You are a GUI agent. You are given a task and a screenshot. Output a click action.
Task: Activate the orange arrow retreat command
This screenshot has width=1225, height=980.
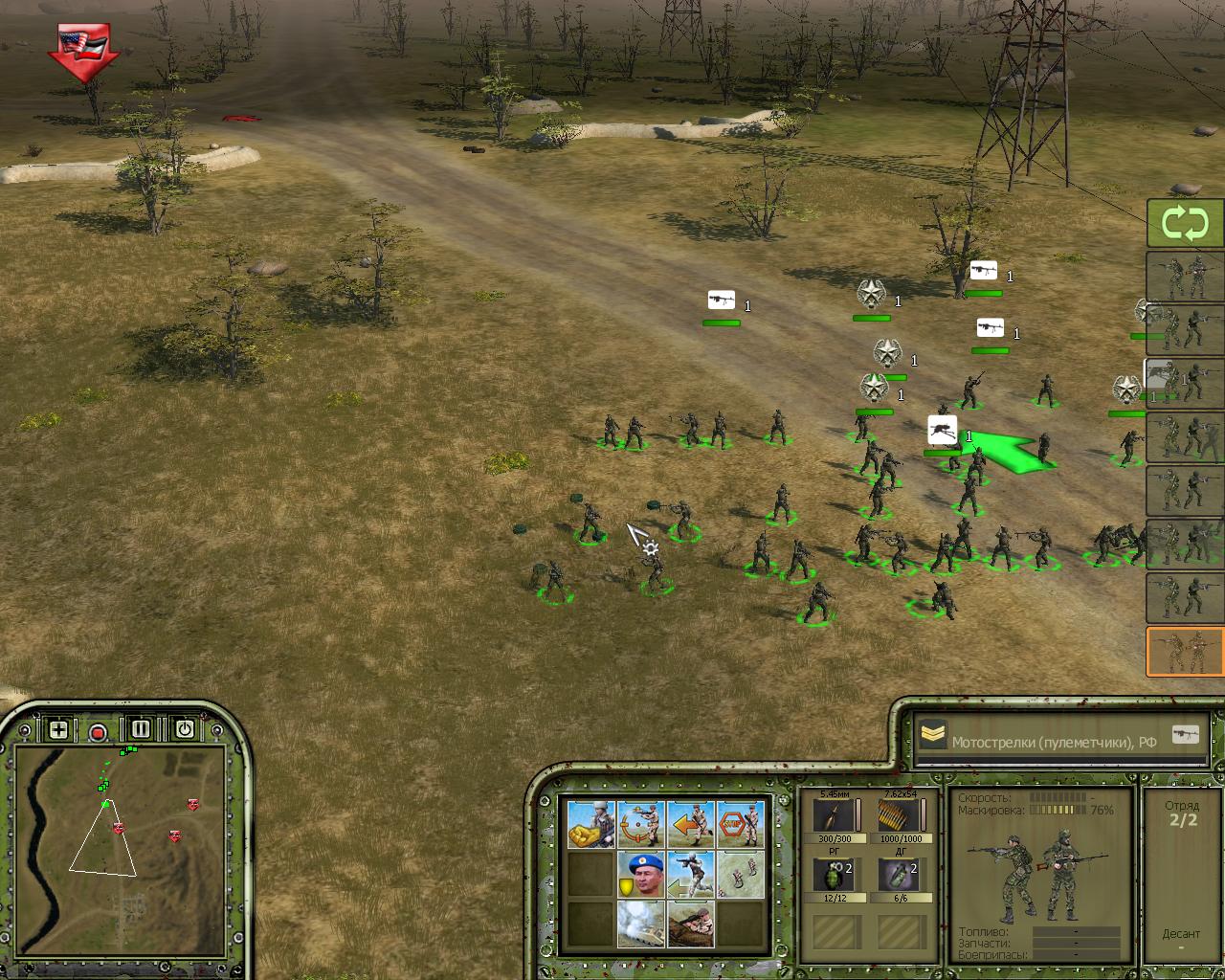pyautogui.click(x=691, y=825)
